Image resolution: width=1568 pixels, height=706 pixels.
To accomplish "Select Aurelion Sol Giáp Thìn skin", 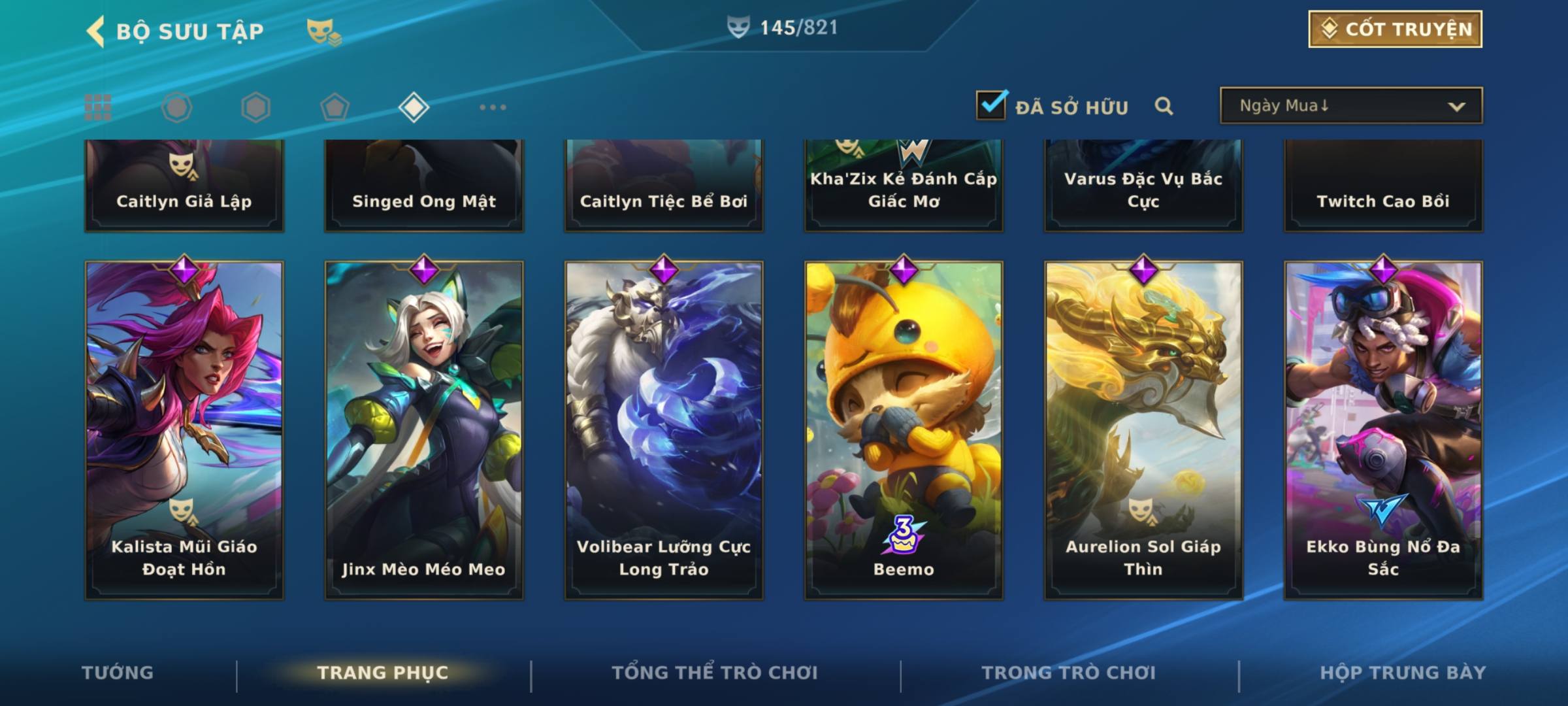I will tap(1143, 430).
